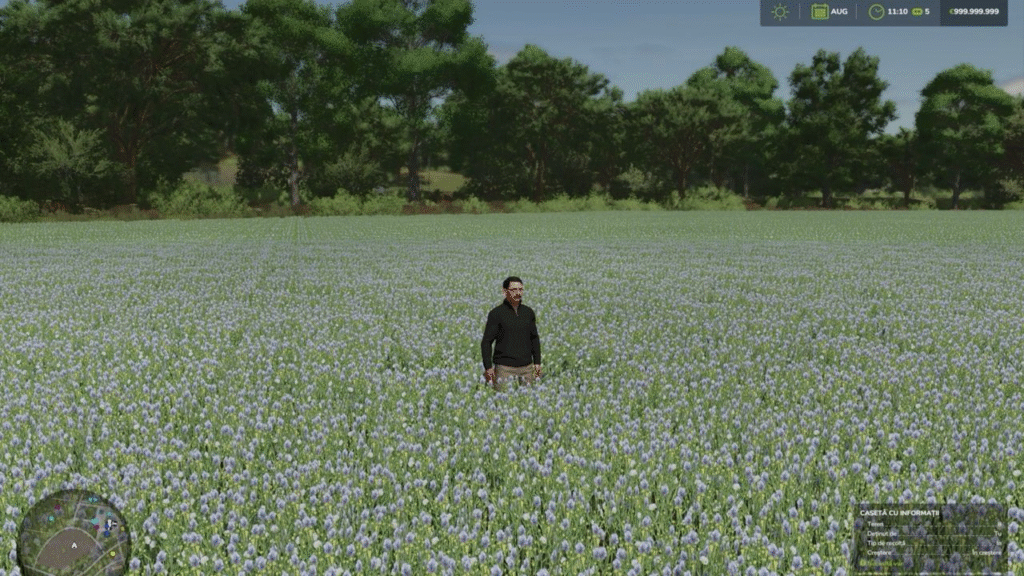
Task: Click the sun weather icon
Action: 780,12
